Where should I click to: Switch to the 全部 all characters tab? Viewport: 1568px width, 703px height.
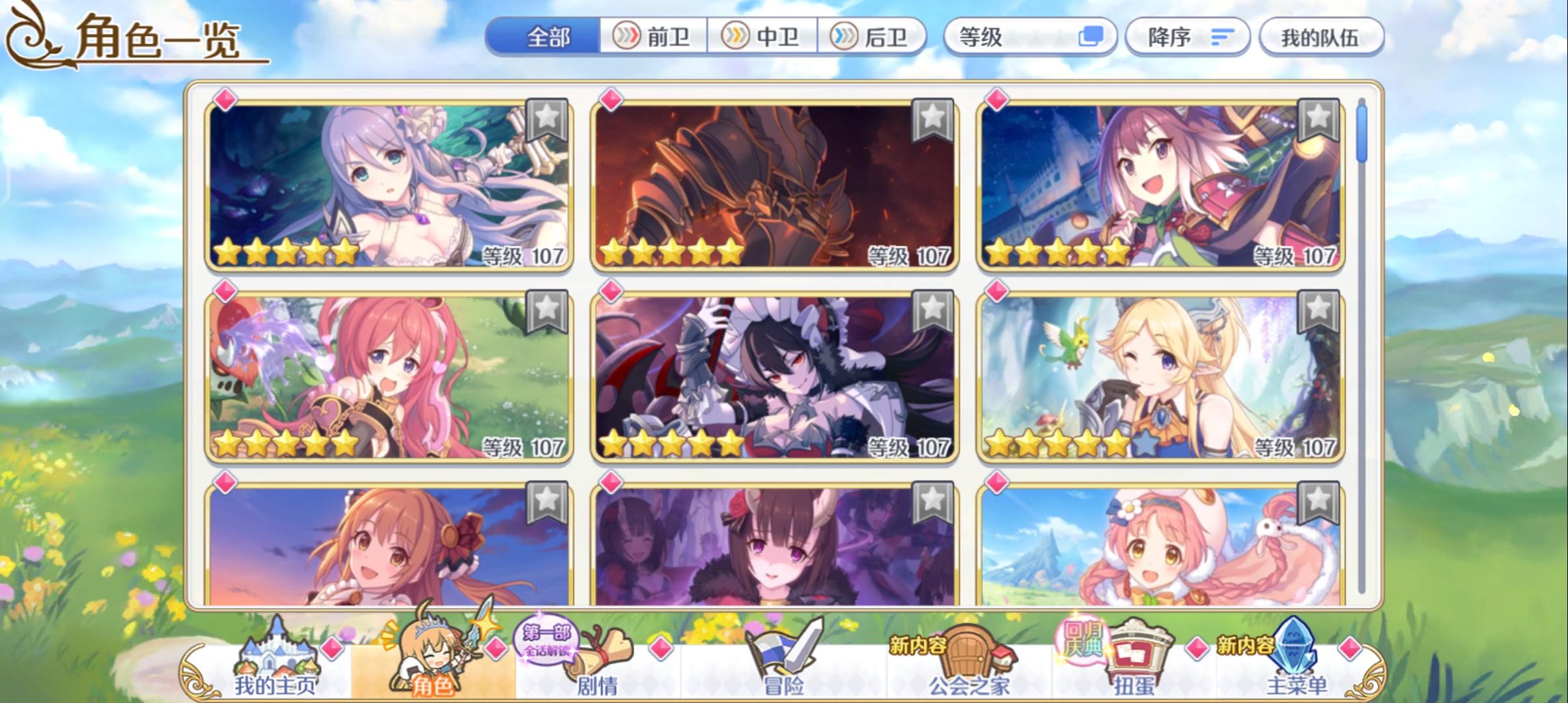[x=547, y=37]
